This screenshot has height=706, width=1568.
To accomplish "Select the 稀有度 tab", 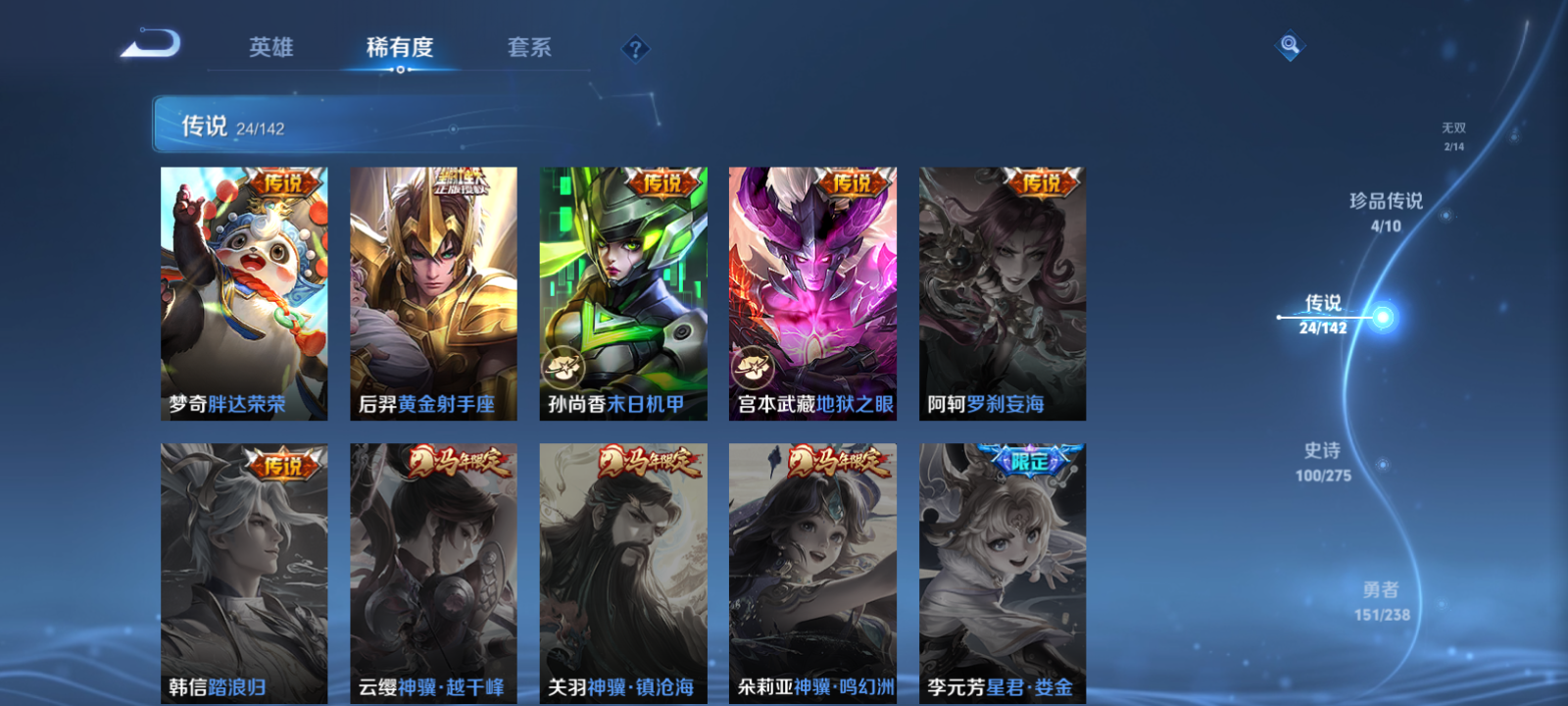I will click(x=397, y=48).
